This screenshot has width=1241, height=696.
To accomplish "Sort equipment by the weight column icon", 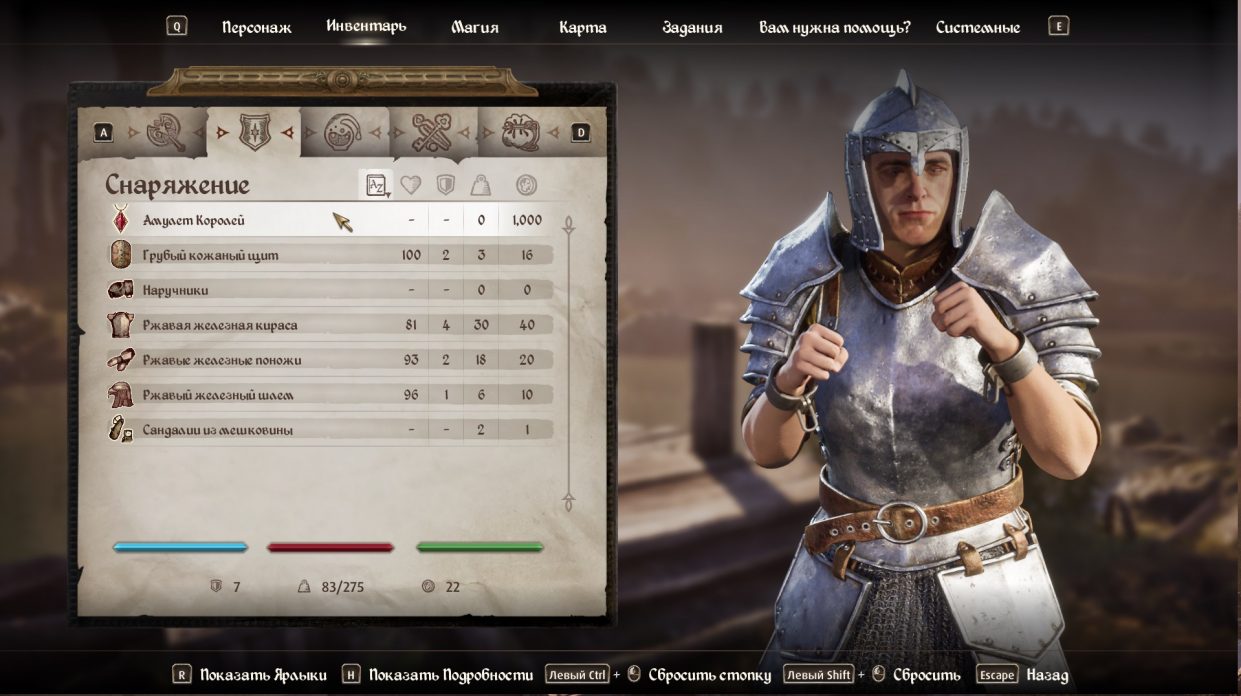I will (x=481, y=185).
